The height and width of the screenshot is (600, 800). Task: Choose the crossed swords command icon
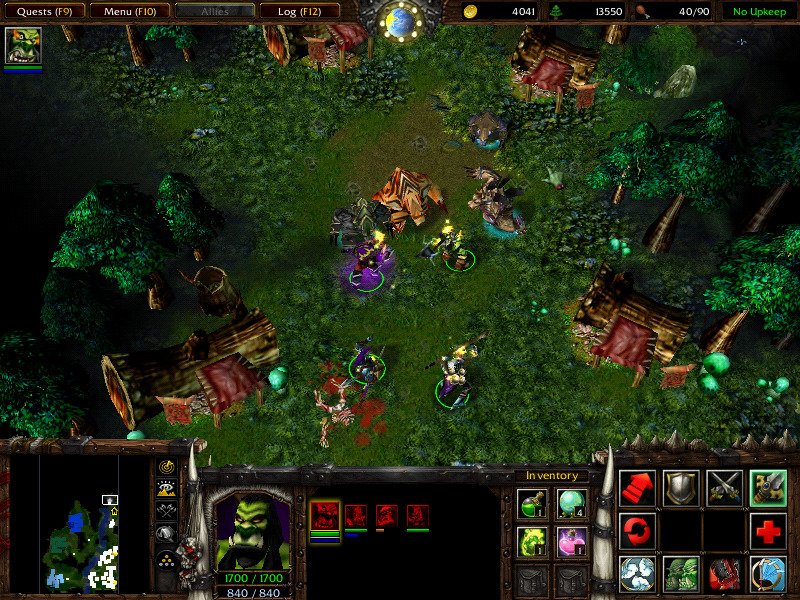tap(724, 487)
